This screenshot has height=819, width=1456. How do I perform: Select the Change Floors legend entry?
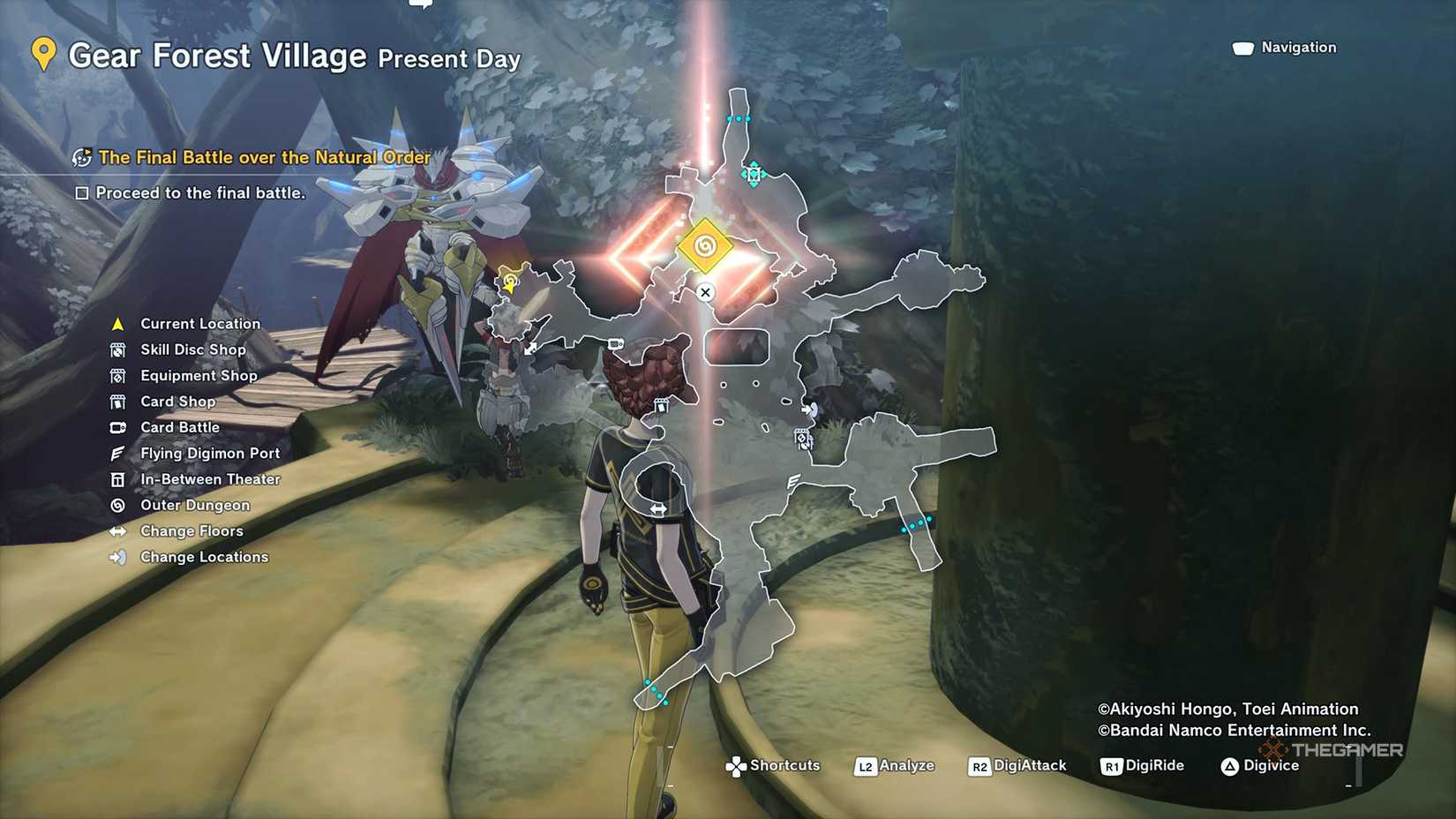click(x=191, y=531)
